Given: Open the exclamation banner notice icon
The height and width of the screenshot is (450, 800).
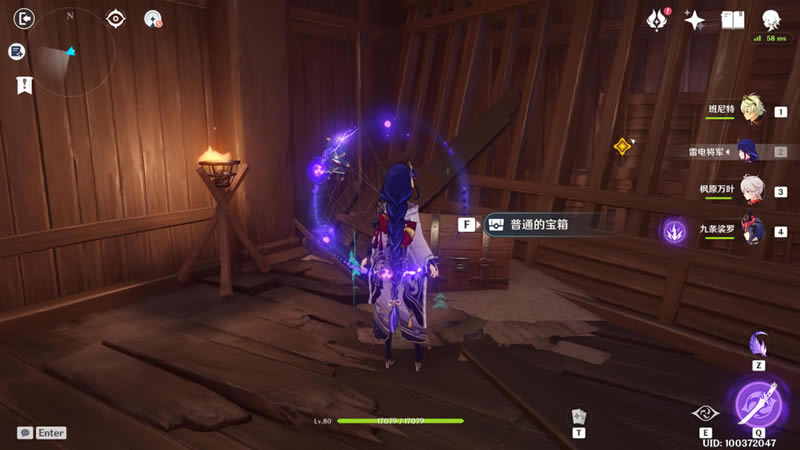Looking at the screenshot, I should [24, 85].
